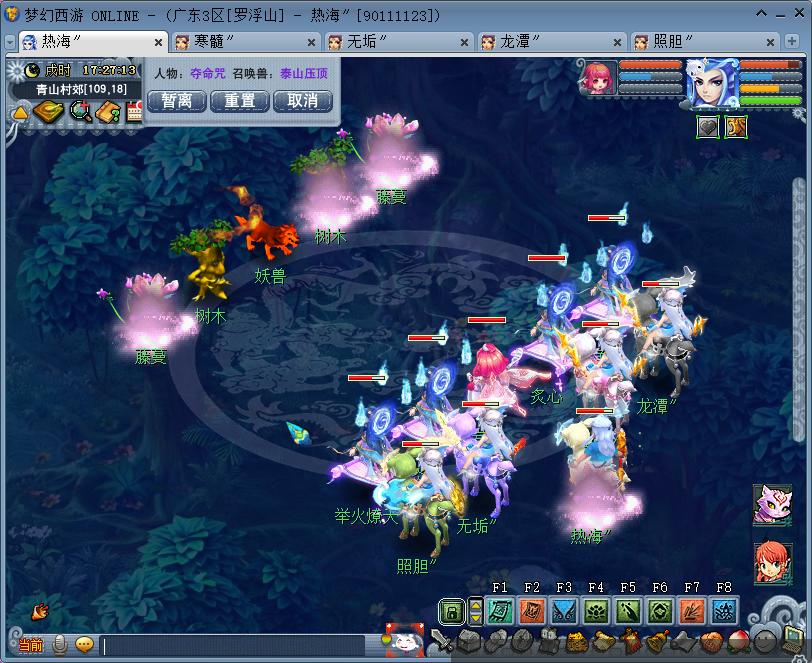Select the 取消 (cancel) button
812x663 pixels.
pyautogui.click(x=302, y=101)
